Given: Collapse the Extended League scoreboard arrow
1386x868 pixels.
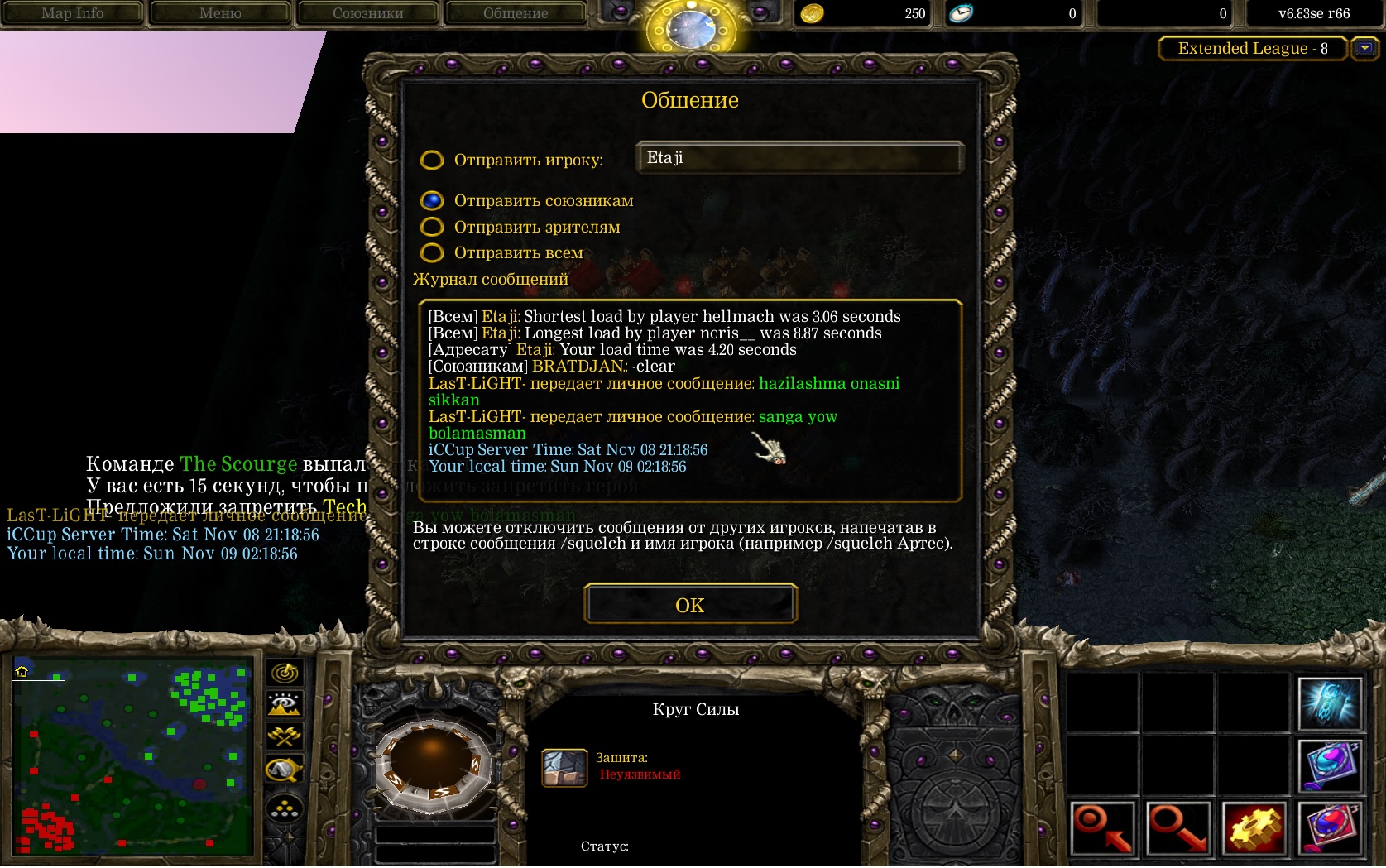Looking at the screenshot, I should coord(1364,49).
